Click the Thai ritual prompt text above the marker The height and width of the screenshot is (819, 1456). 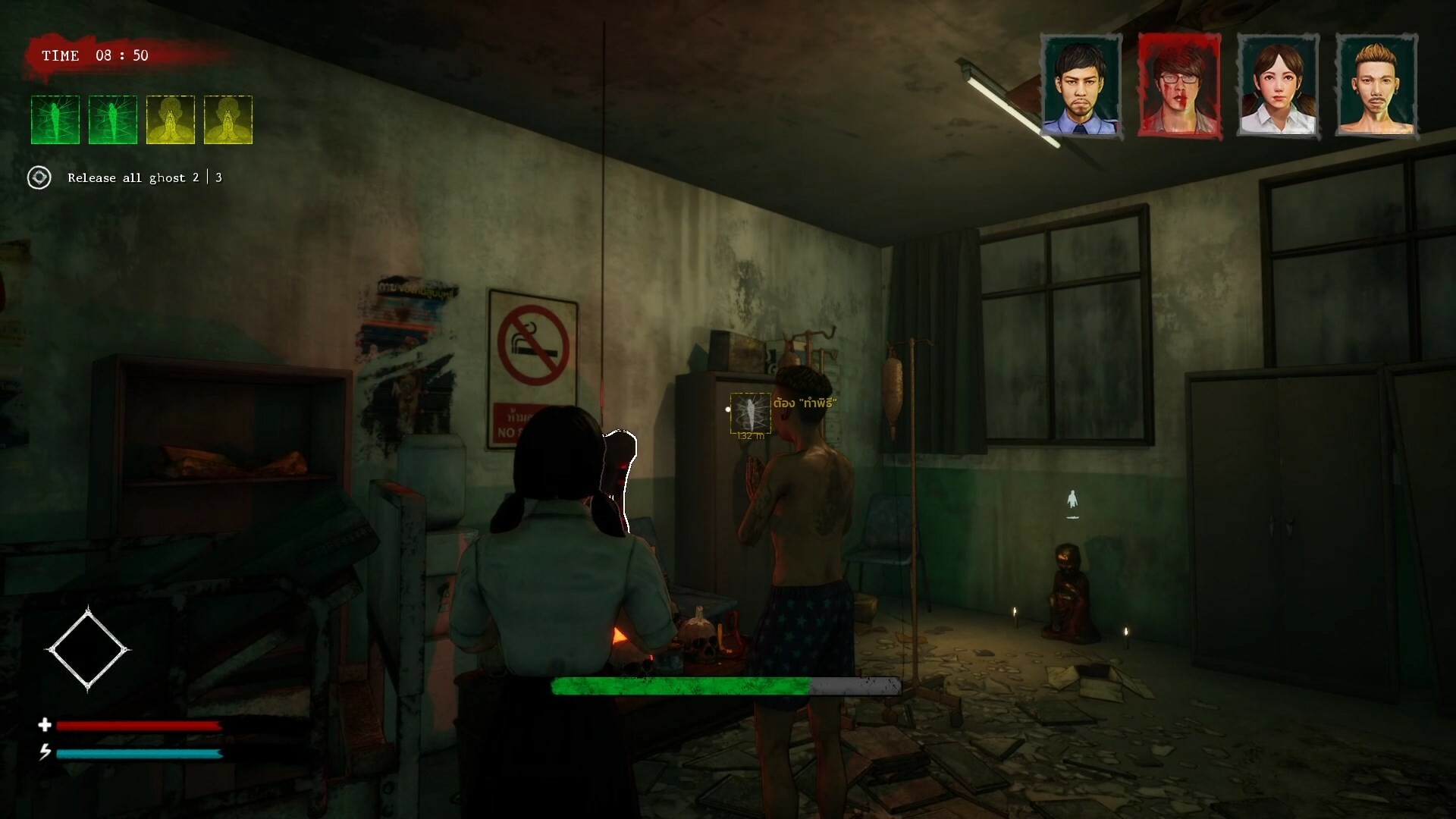804,403
